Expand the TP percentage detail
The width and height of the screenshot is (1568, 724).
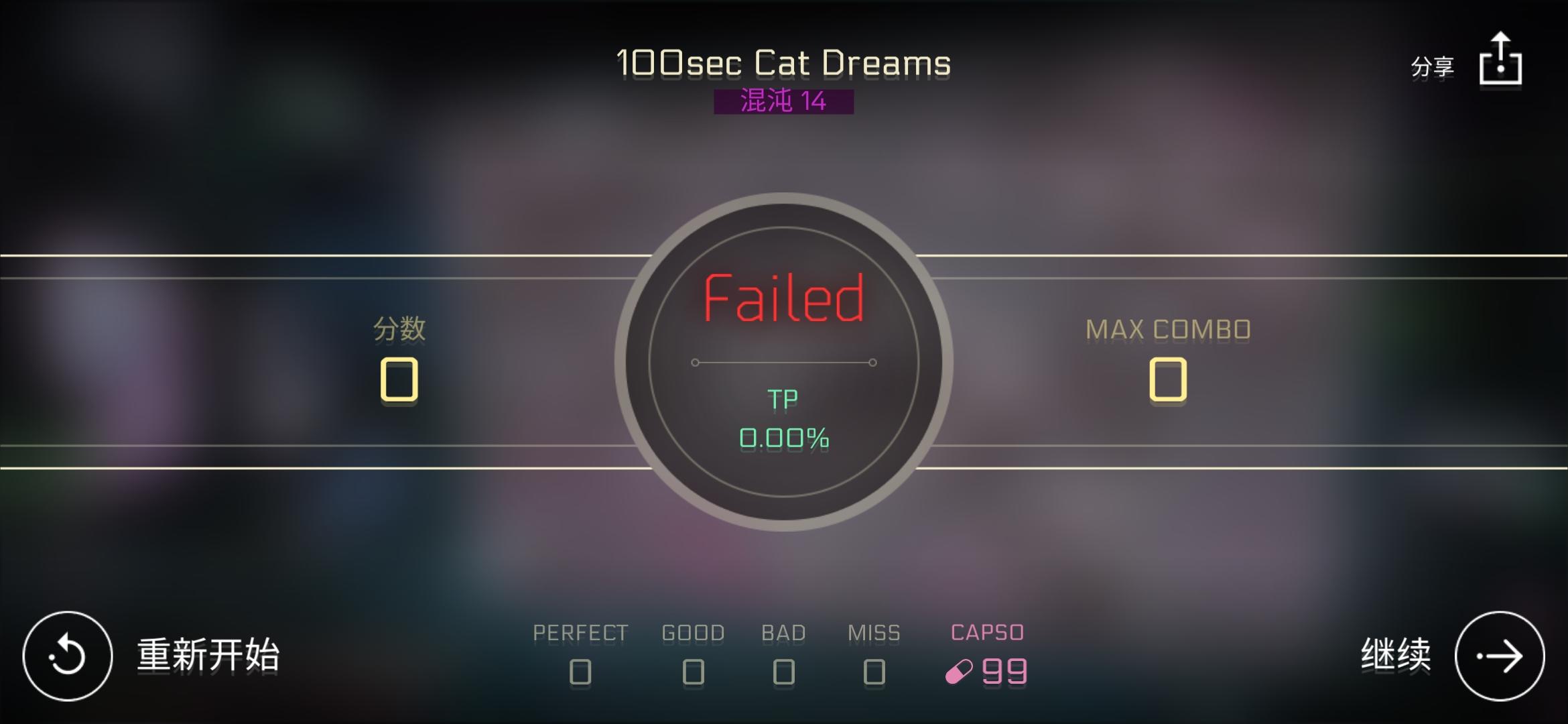(x=784, y=419)
